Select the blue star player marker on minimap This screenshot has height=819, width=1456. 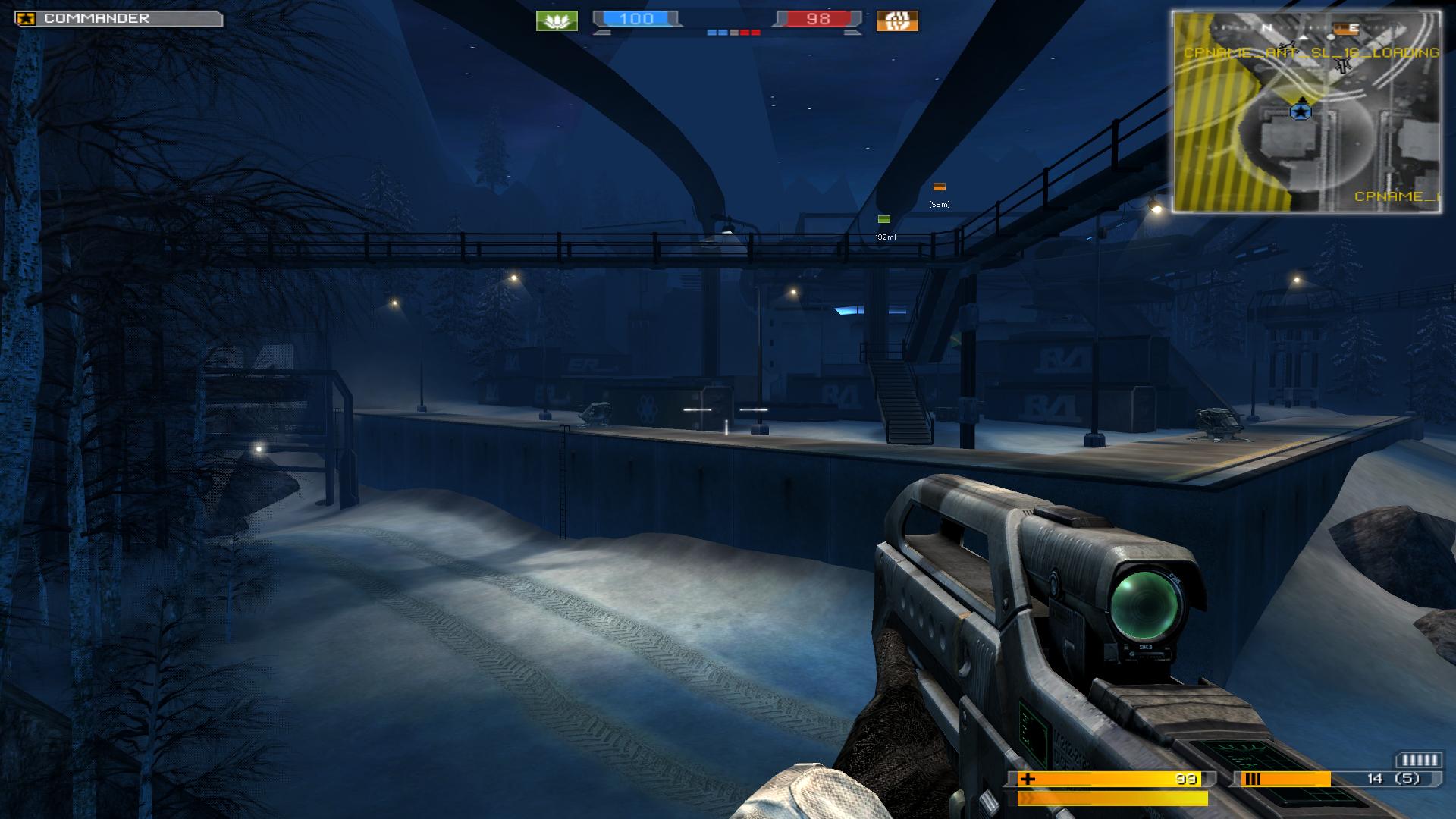coord(1301,111)
